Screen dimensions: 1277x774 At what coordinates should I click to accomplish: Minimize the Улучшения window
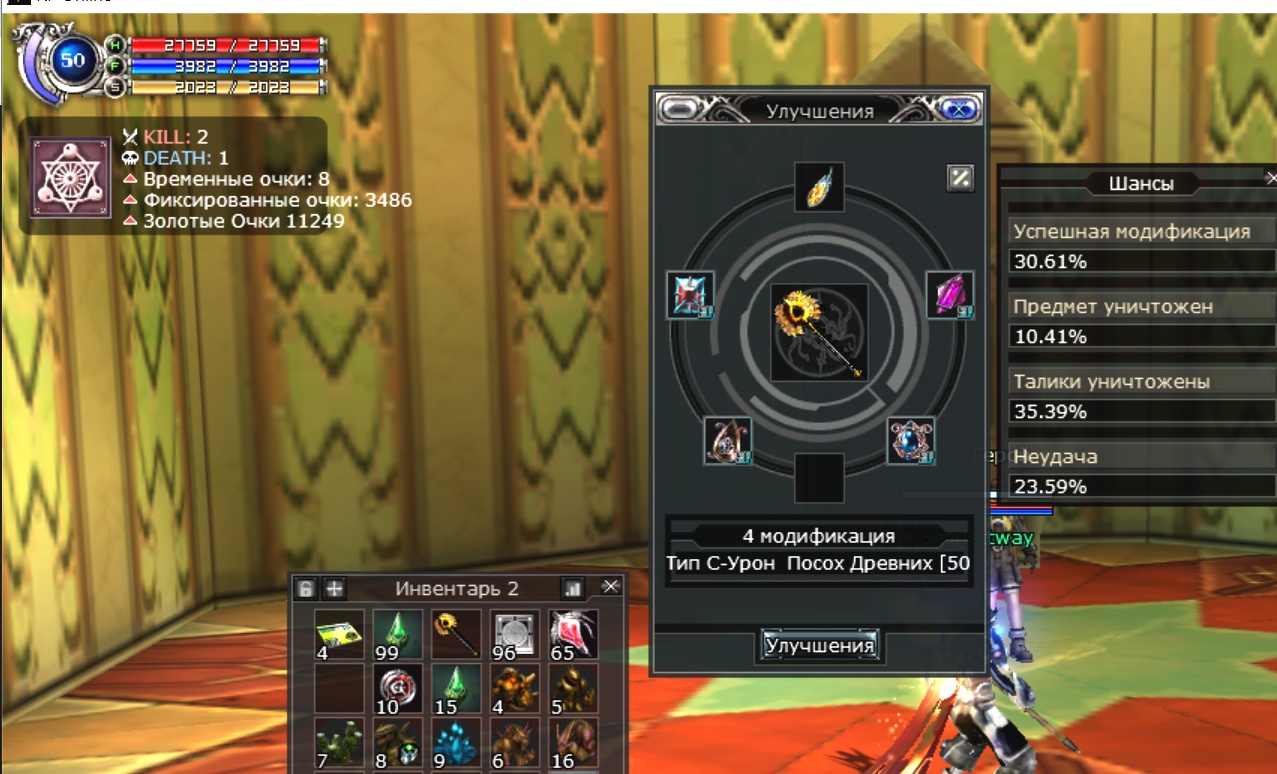(678, 110)
